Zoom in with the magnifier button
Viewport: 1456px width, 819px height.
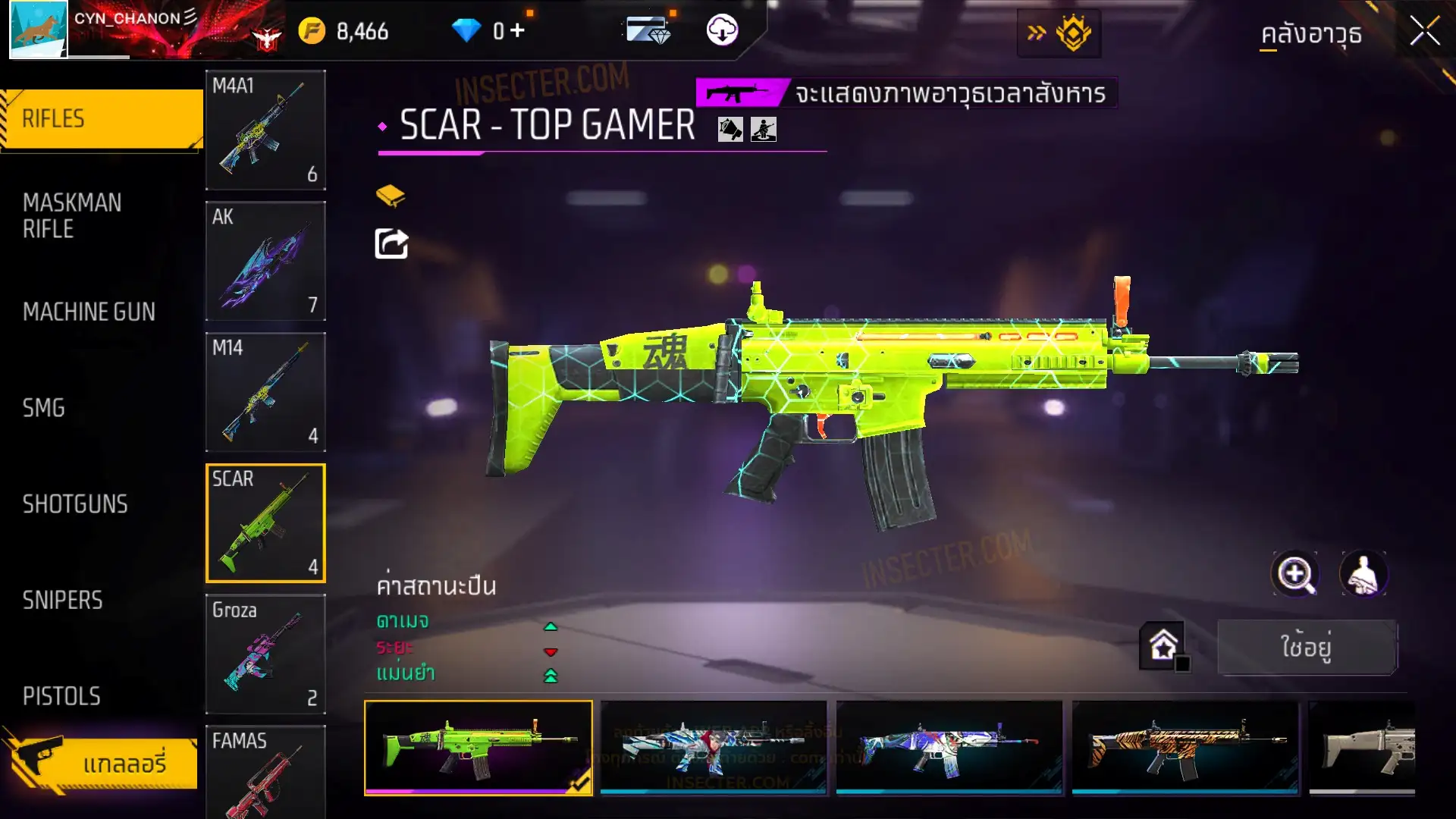point(1295,574)
